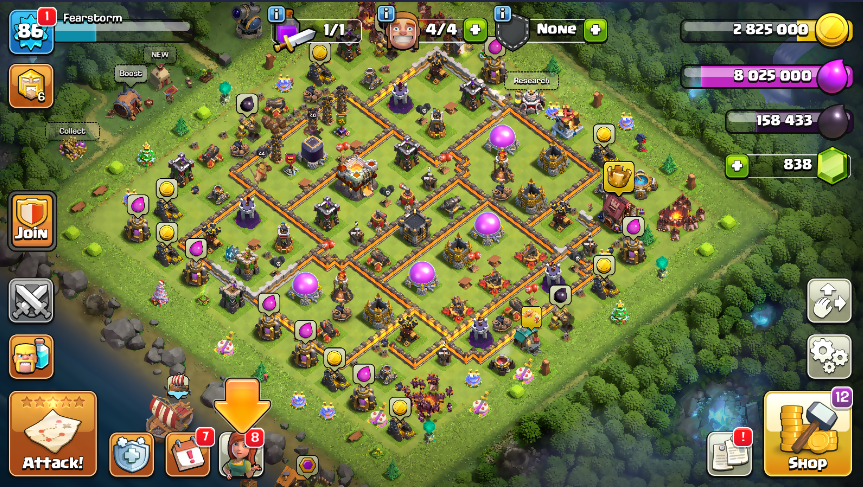Open the army barbarian head button

(30, 356)
